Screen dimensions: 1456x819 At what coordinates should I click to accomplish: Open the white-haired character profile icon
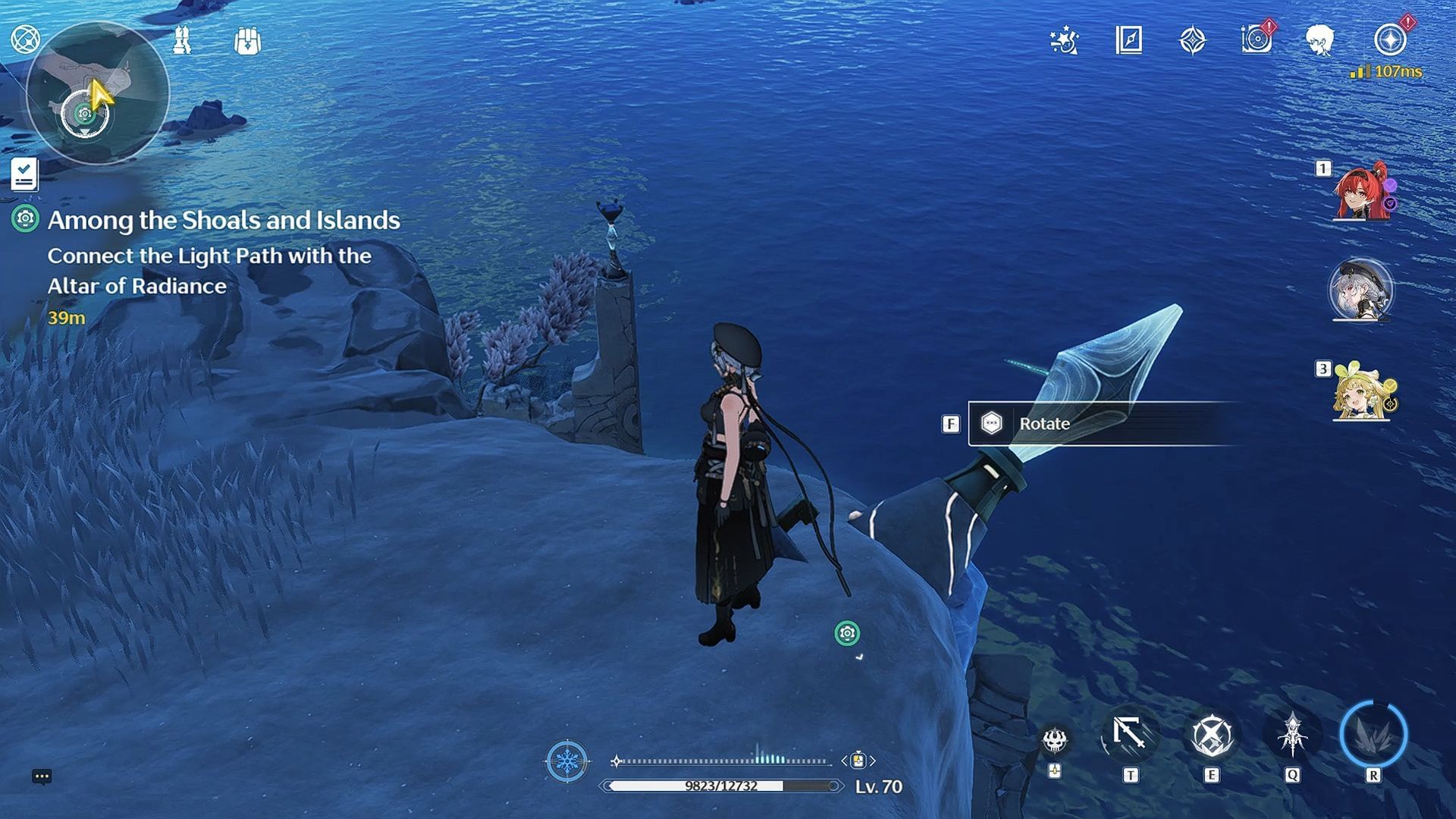tap(1320, 40)
